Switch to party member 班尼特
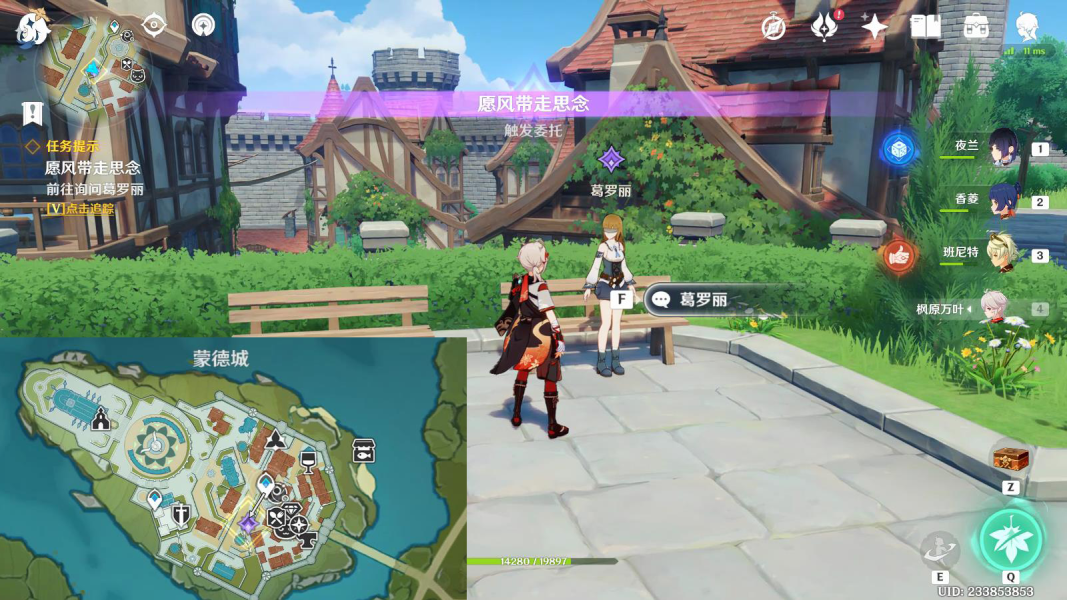The height and width of the screenshot is (600, 1067). pyautogui.click(x=1001, y=253)
